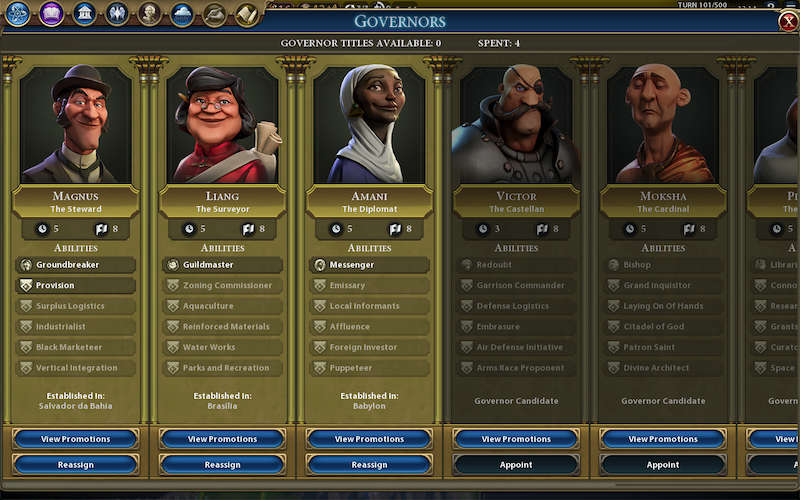Close the Governors panel
Image resolution: width=800 pixels, height=500 pixels.
(788, 22)
